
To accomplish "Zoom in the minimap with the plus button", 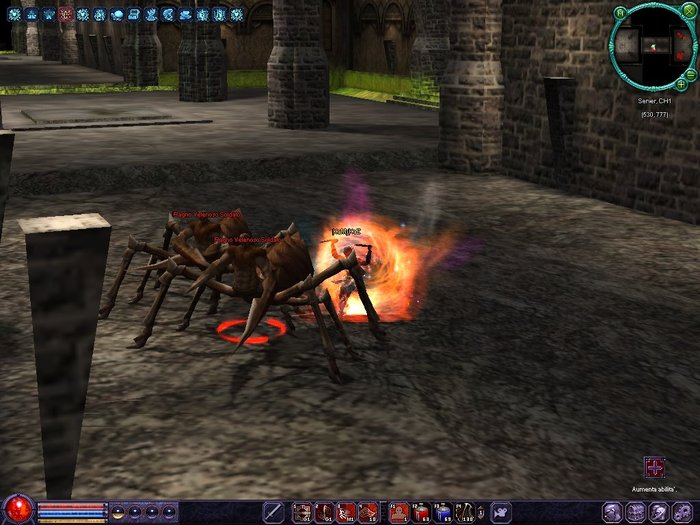I will [x=681, y=85].
